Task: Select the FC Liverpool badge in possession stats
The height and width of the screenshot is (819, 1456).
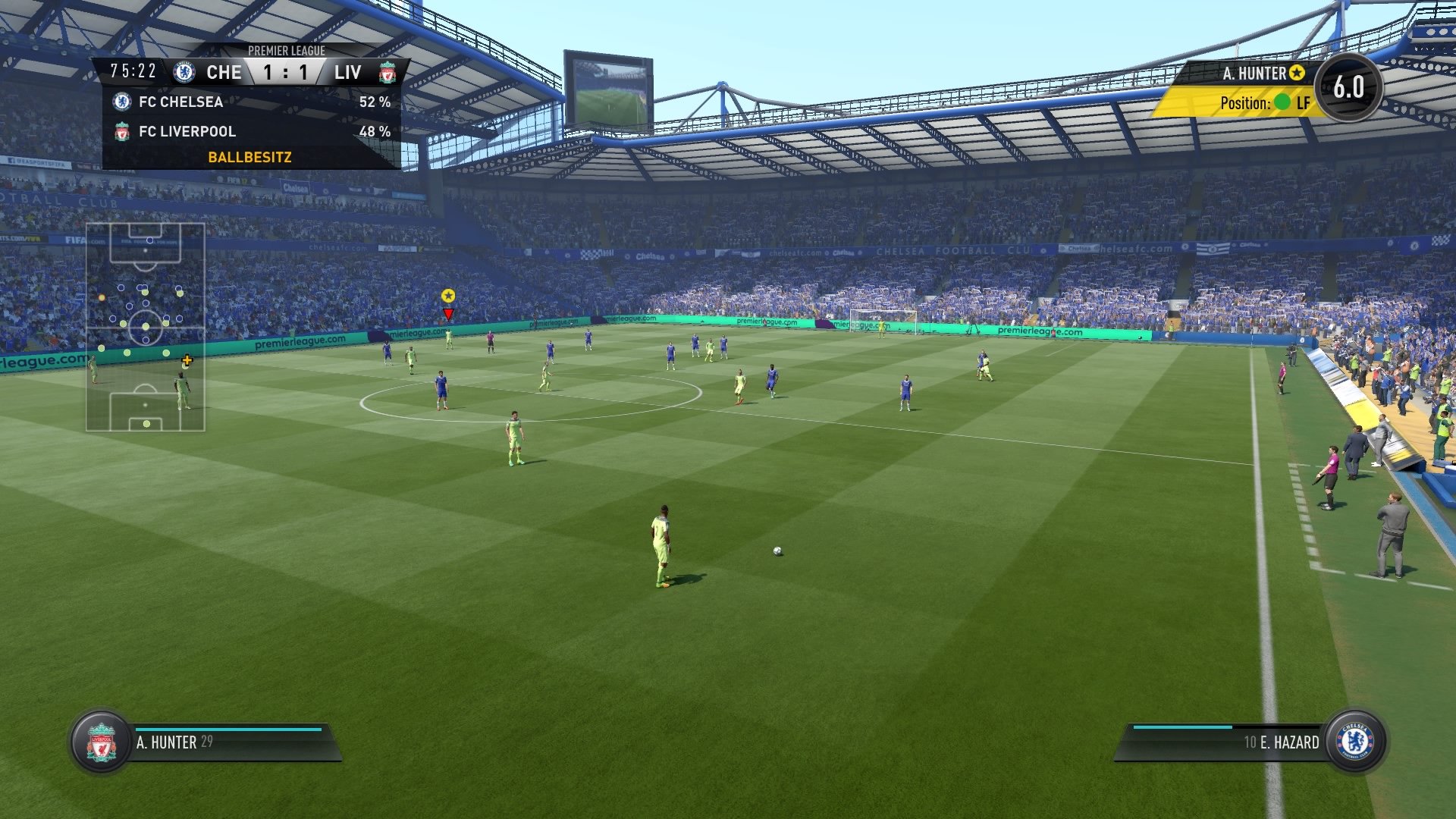Action: (x=121, y=131)
